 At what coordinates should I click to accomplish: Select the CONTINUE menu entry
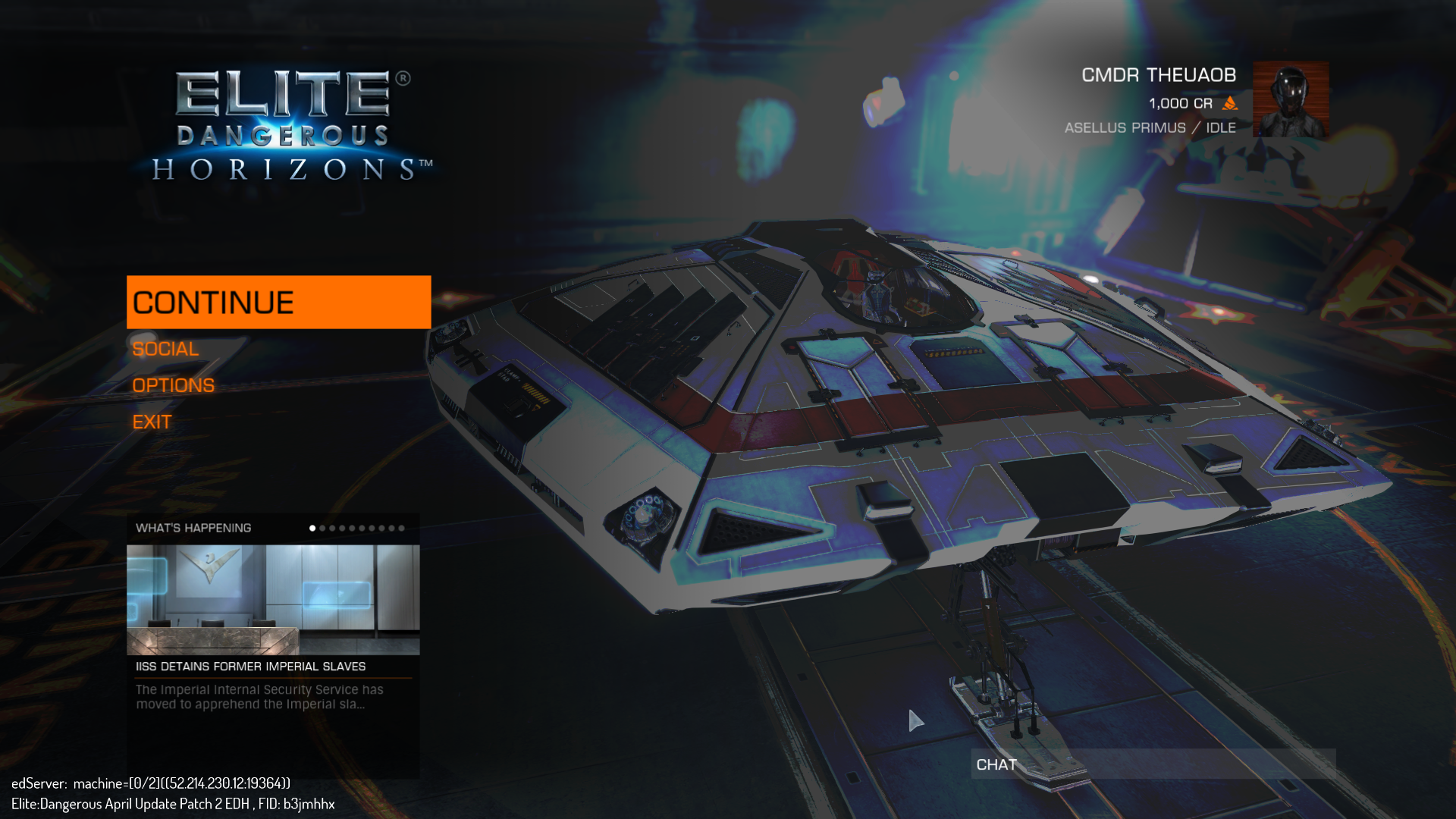(278, 302)
